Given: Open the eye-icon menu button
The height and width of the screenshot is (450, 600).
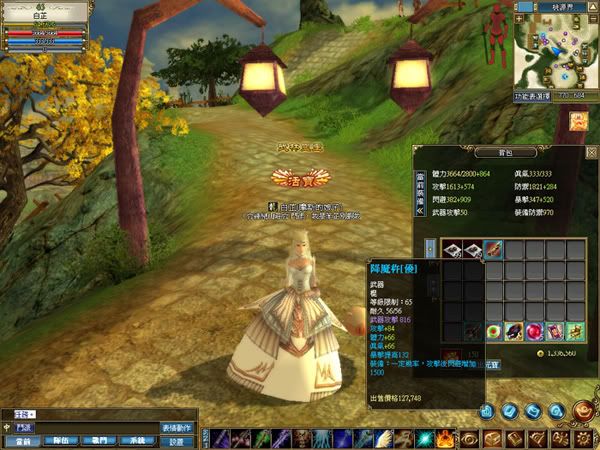Looking at the screenshot, I should pos(469,438).
